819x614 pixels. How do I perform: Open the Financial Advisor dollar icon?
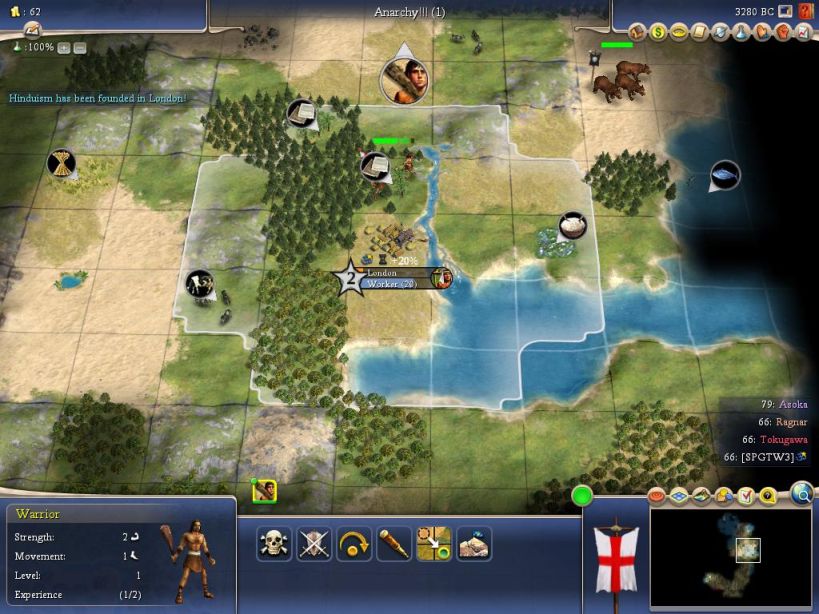658,32
